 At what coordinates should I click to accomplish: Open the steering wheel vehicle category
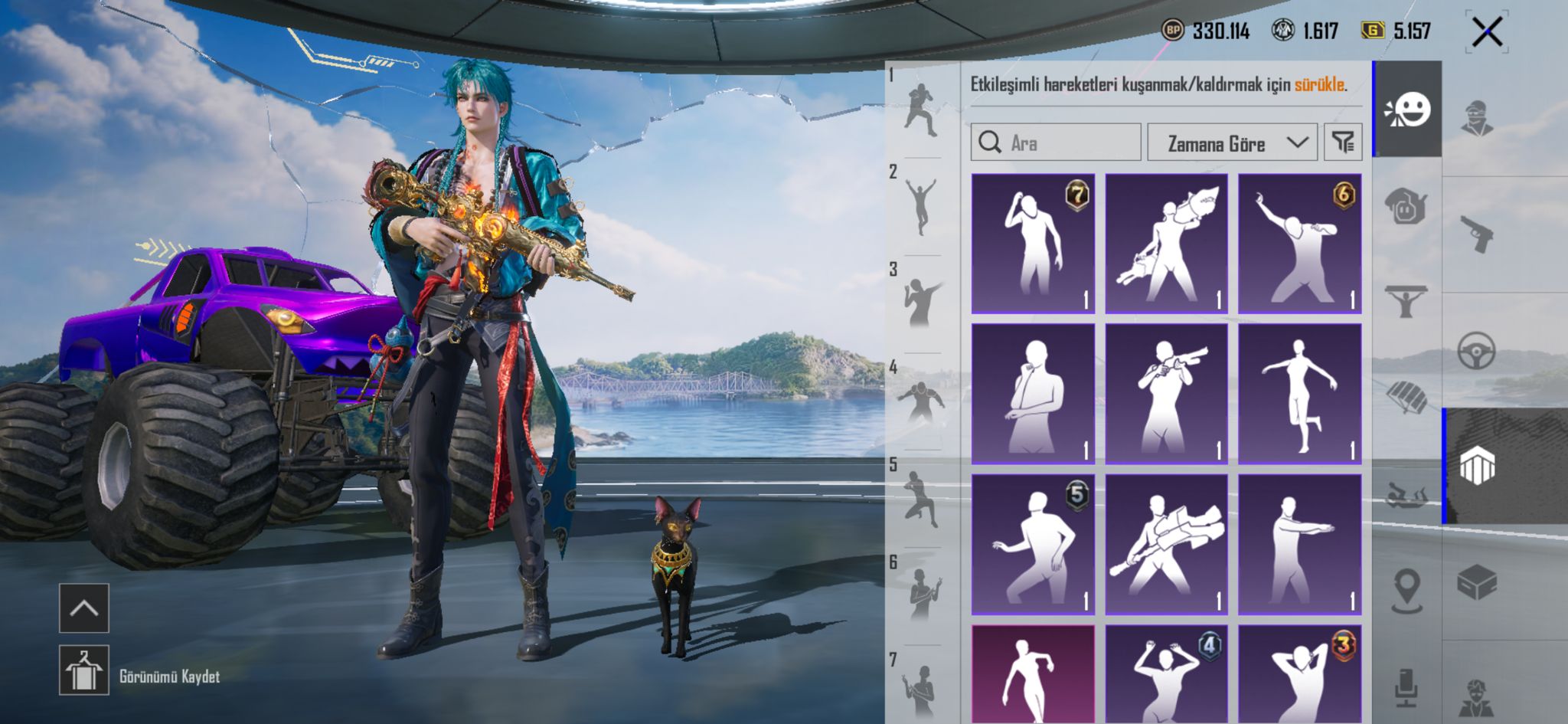(x=1477, y=351)
